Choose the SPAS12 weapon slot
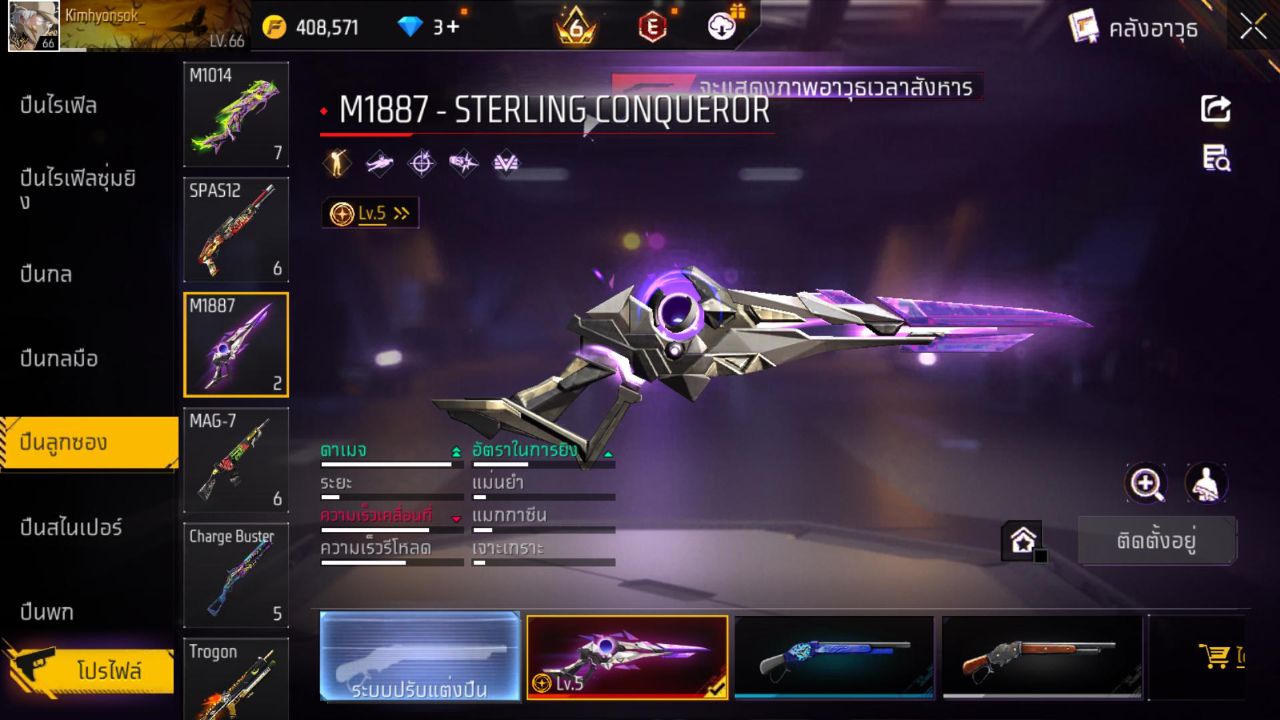Viewport: 1280px width, 720px height. tap(236, 229)
